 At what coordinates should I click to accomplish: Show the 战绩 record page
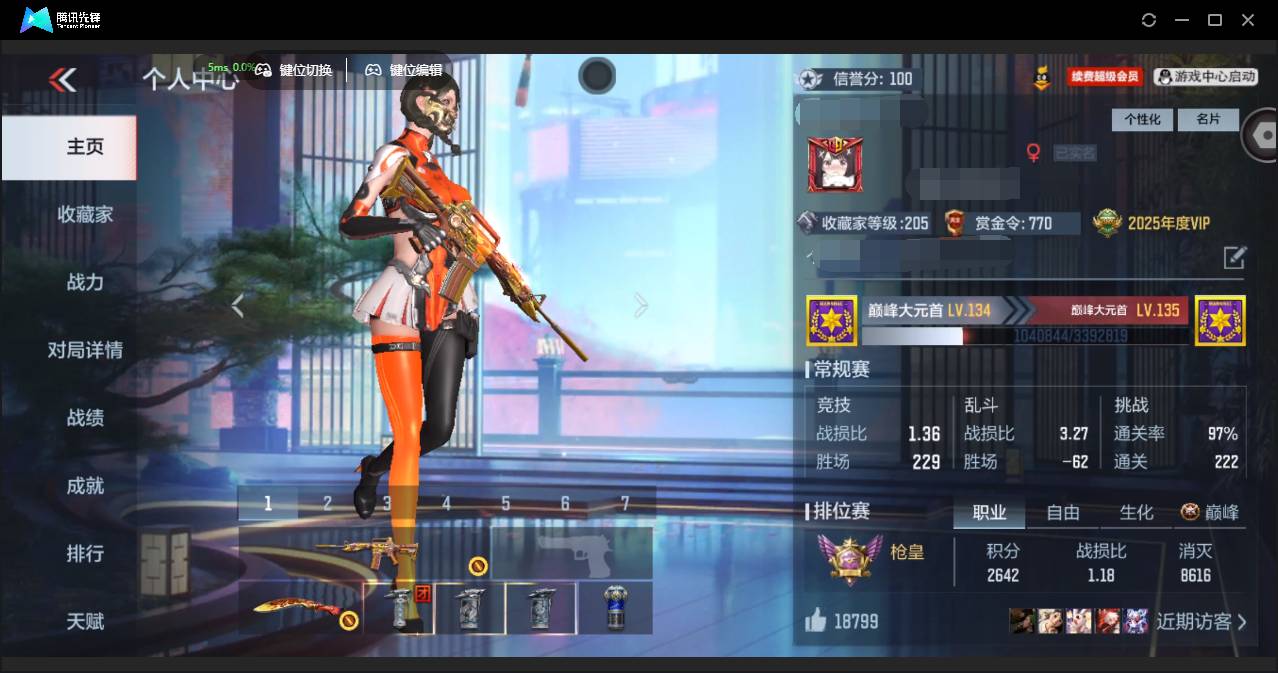(85, 418)
